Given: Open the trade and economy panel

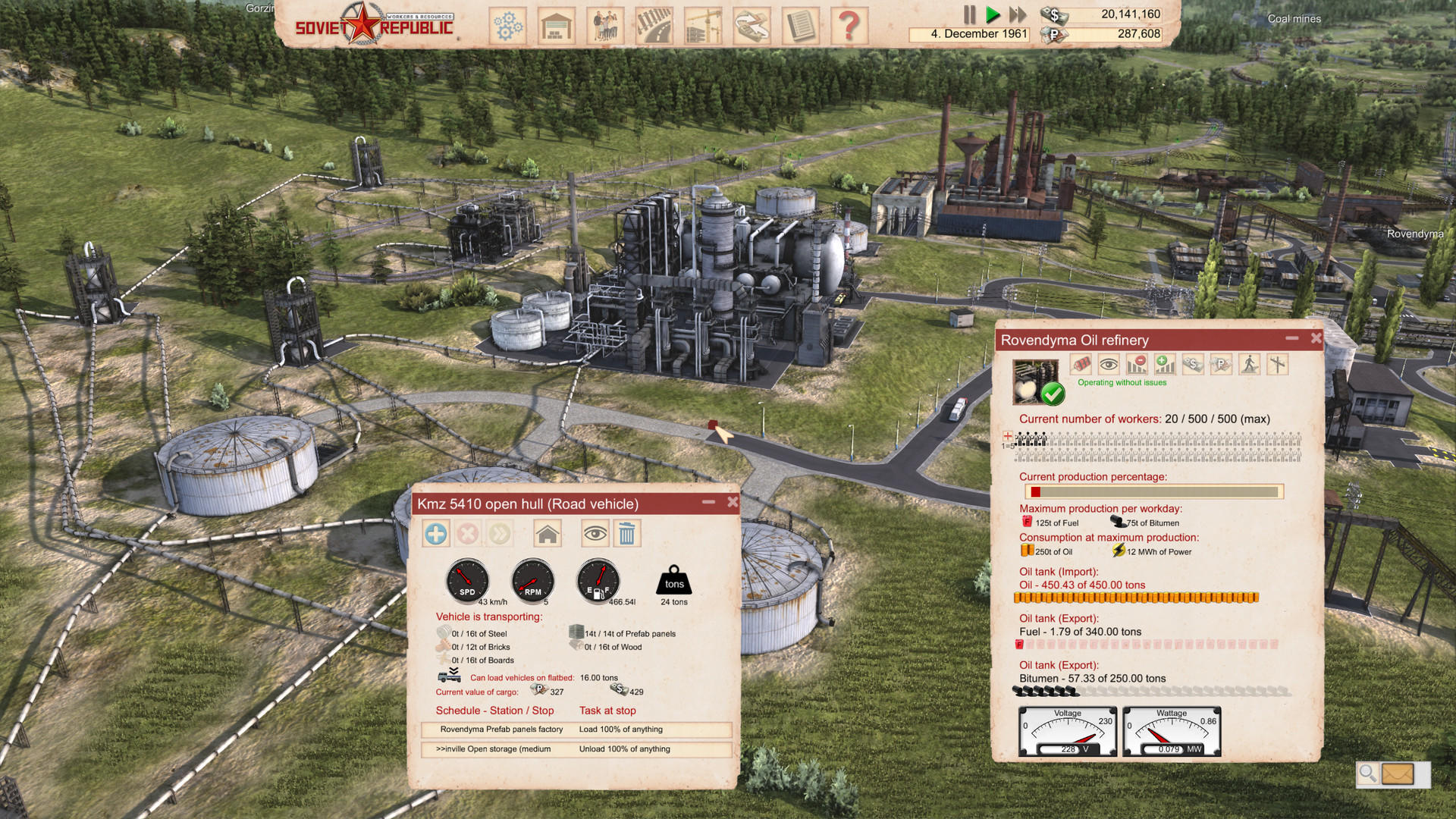Looking at the screenshot, I should [752, 25].
